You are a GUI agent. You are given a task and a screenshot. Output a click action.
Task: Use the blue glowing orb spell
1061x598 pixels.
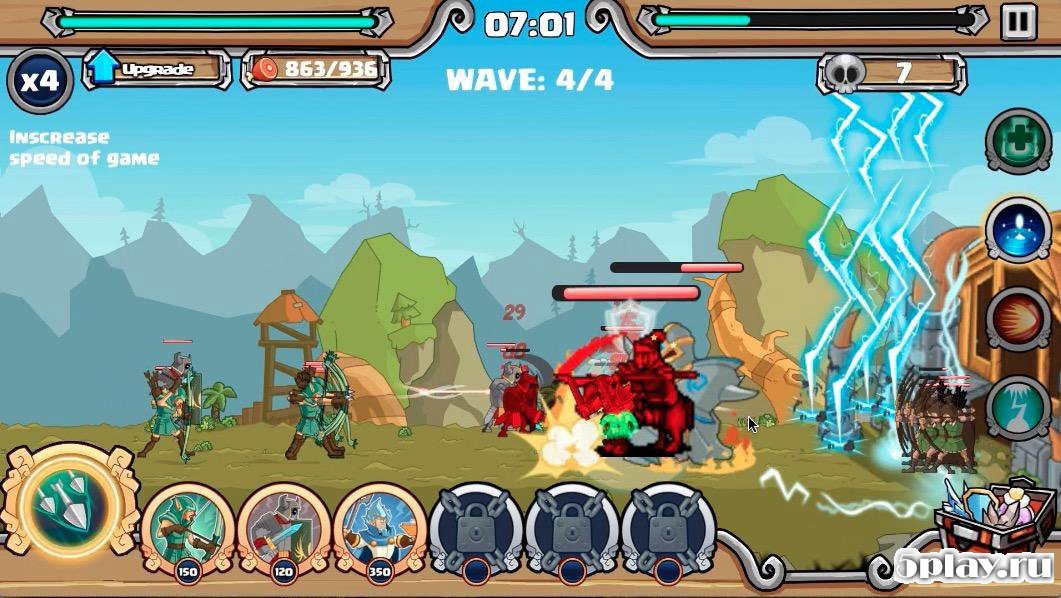point(1018,229)
